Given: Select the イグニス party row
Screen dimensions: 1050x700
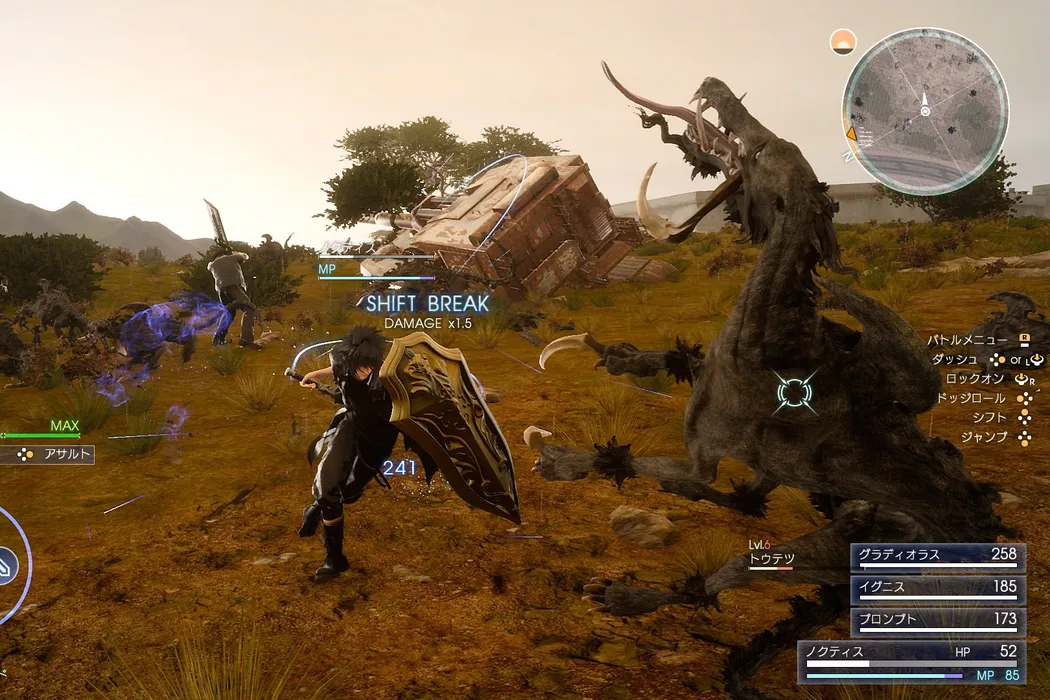Looking at the screenshot, I should coord(937,588).
